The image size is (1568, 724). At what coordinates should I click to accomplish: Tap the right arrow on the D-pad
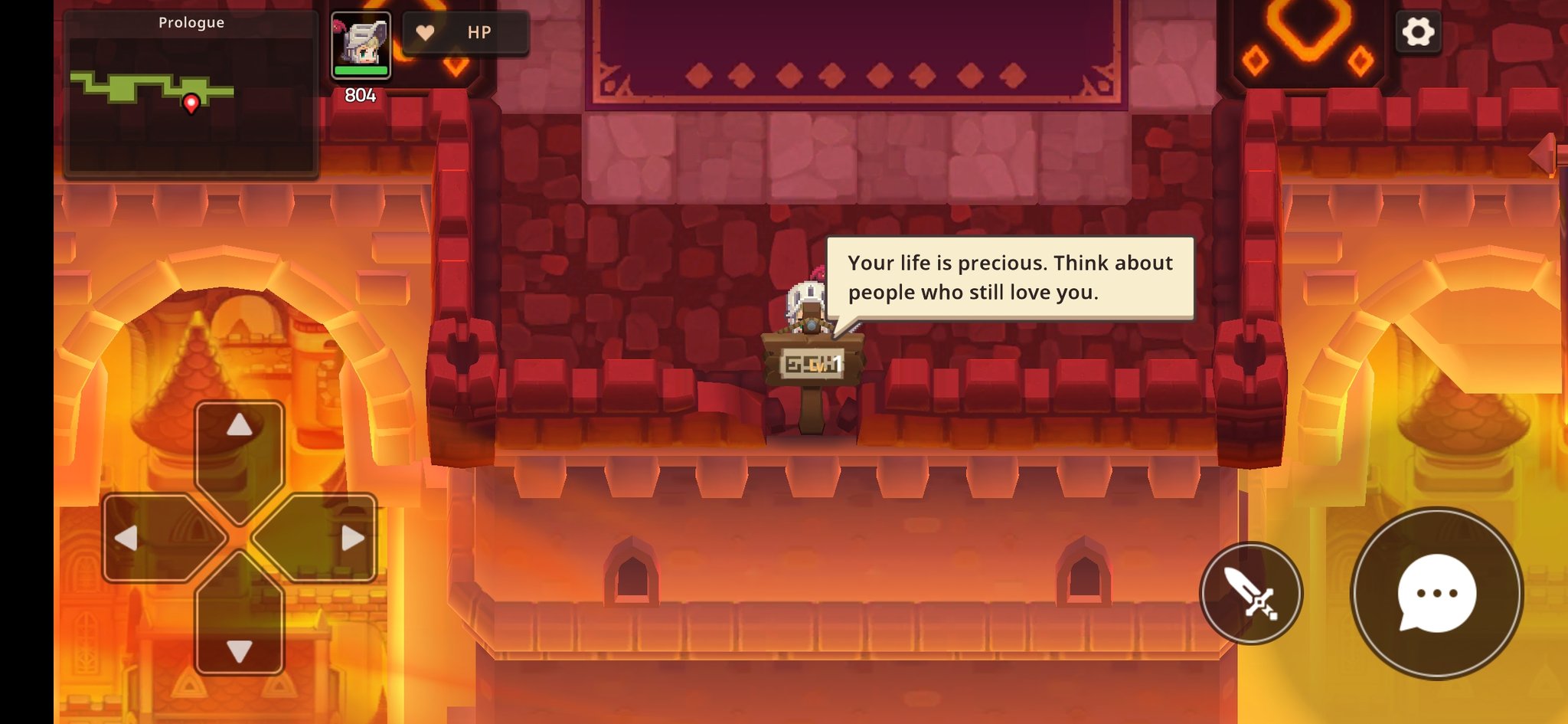[334, 538]
